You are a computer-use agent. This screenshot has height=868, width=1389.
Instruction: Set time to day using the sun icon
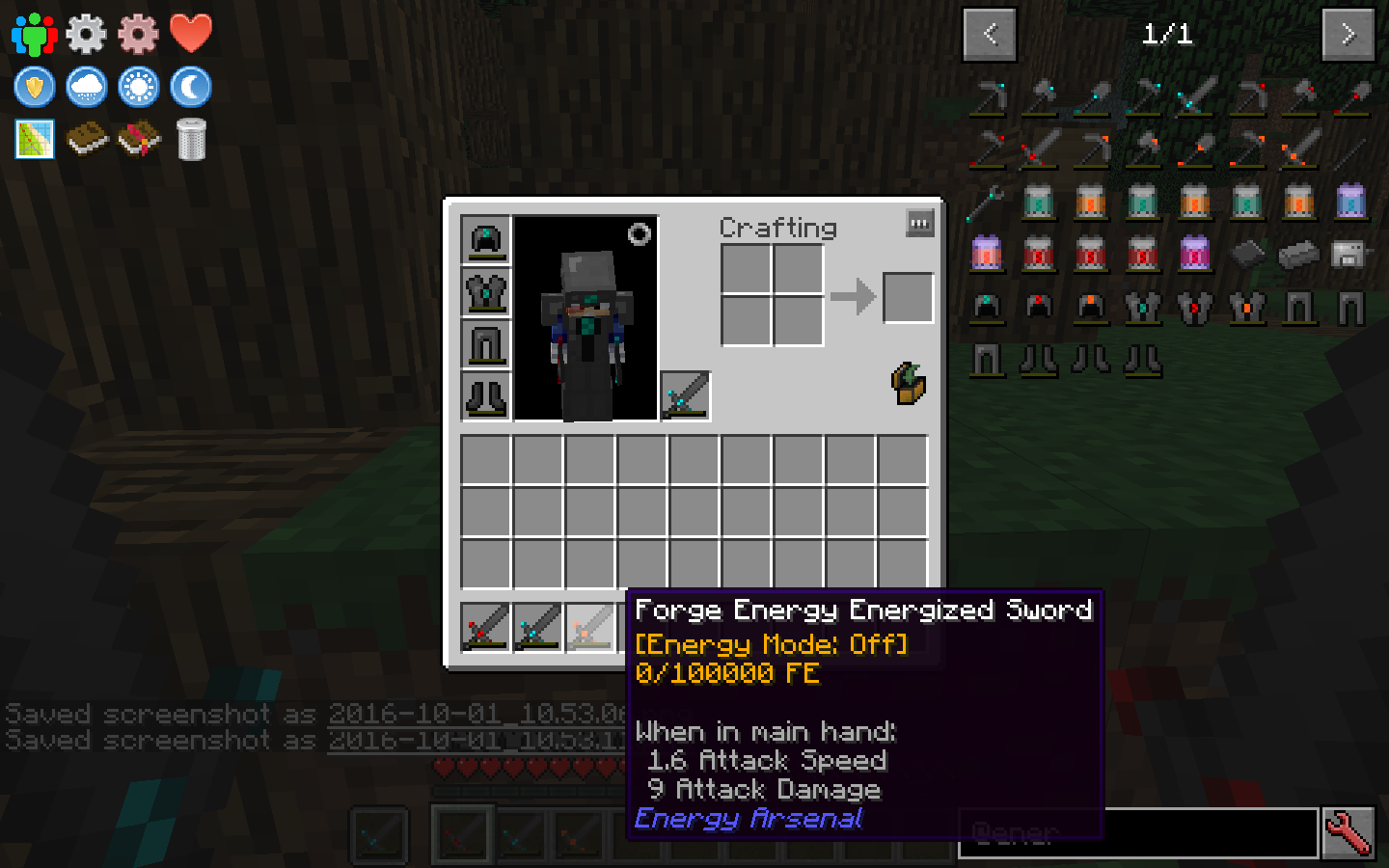[138, 87]
